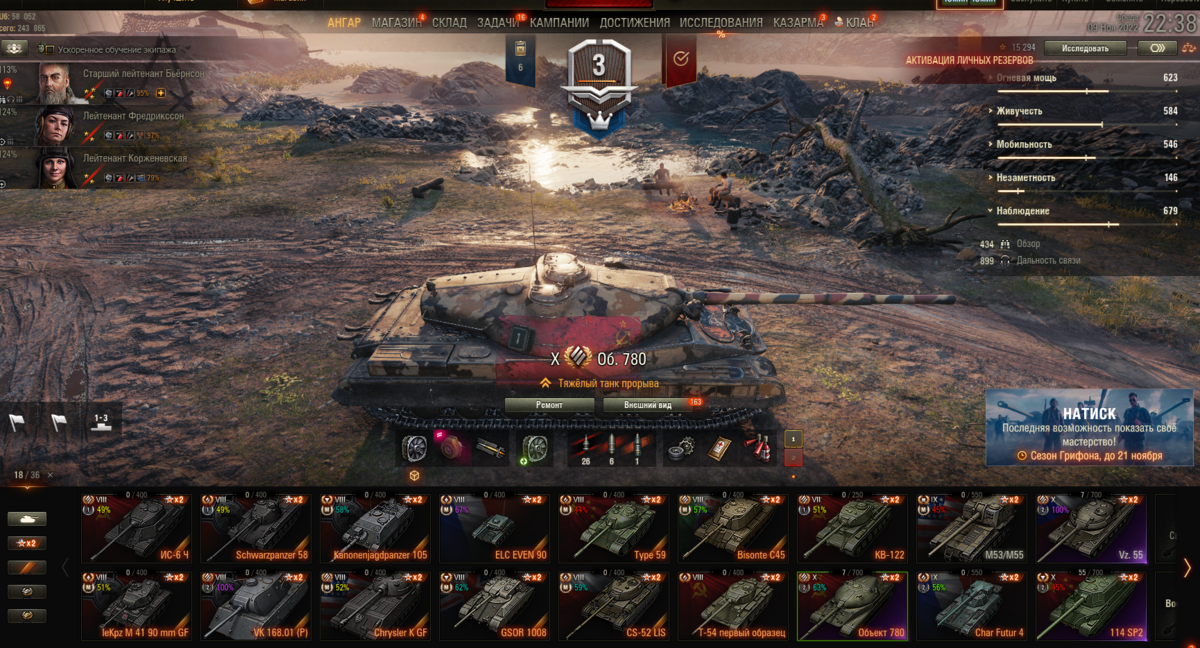
Task: Select the ИС-6 Ч tank in carousel
Action: click(136, 527)
